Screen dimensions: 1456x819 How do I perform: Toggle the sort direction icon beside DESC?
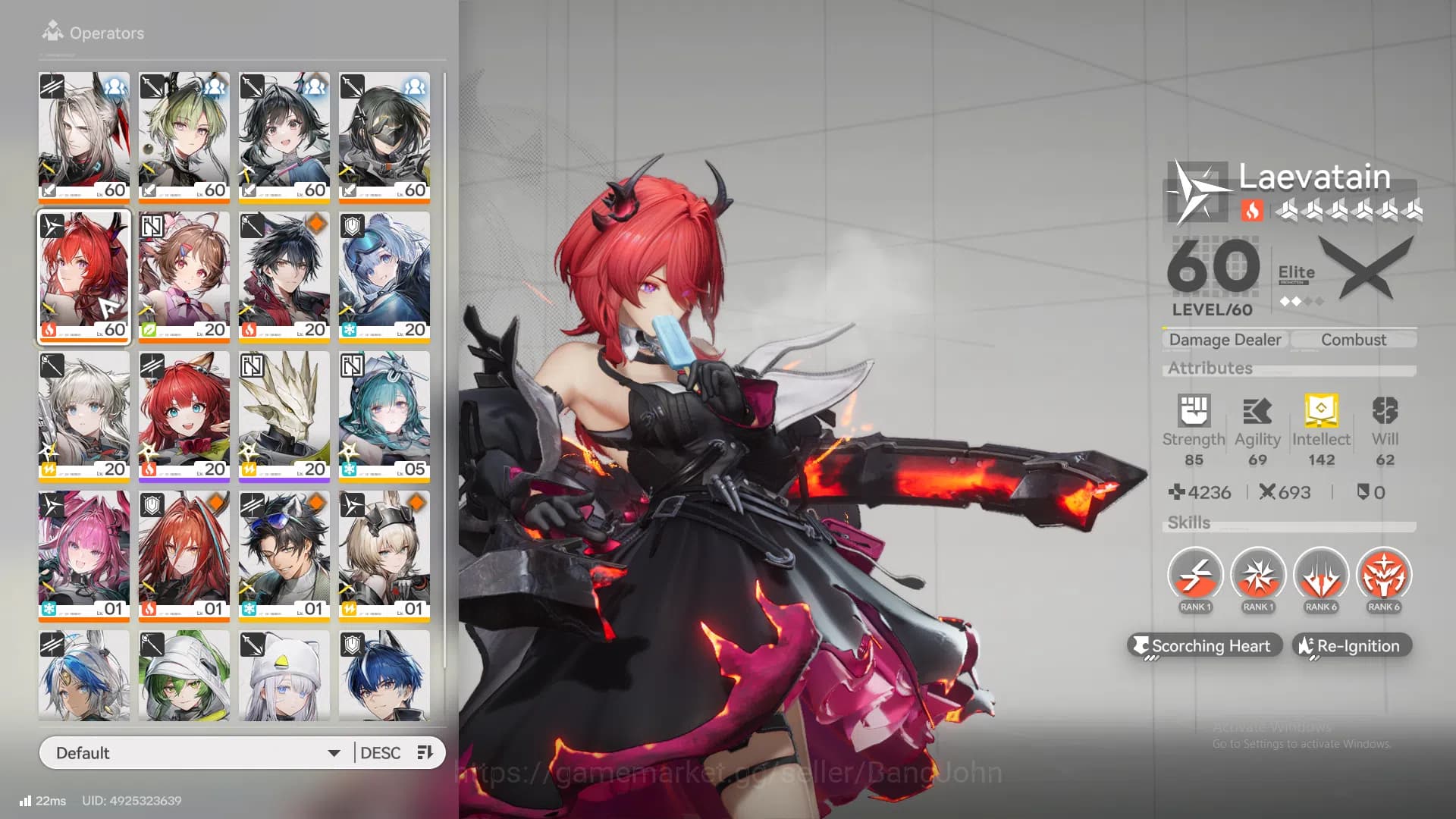point(425,752)
